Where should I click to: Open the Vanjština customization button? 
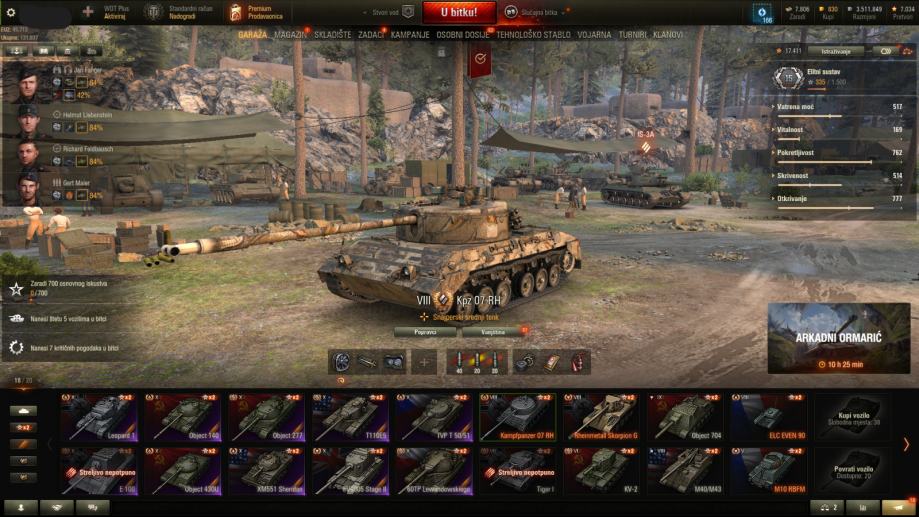[x=493, y=332]
